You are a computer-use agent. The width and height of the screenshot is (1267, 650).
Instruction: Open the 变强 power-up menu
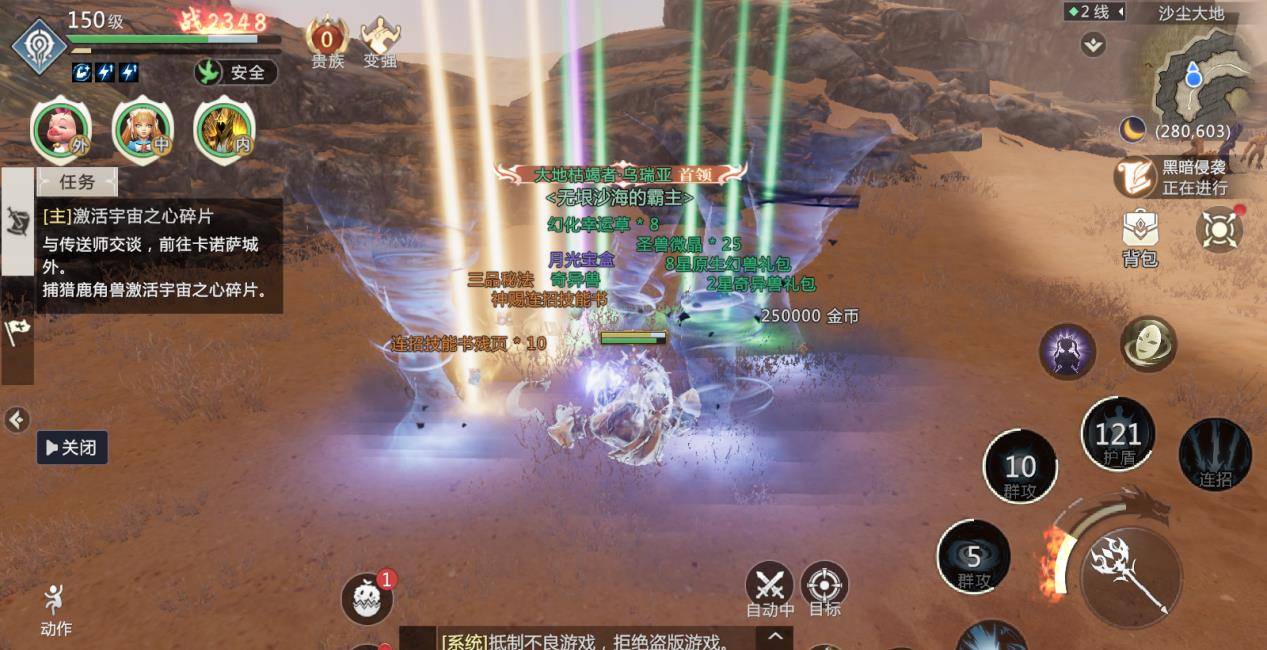[x=380, y=44]
